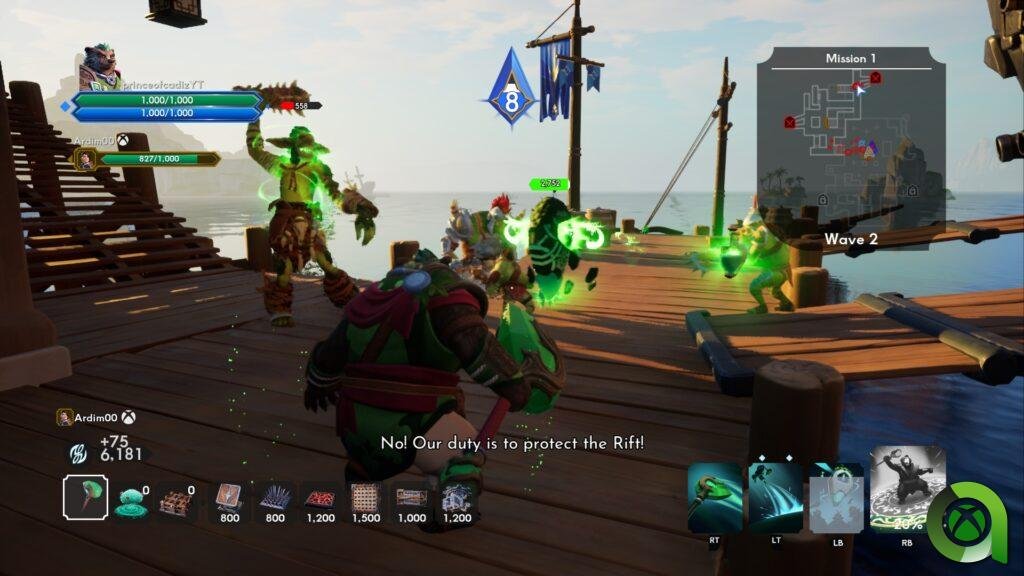Pick the lightning floor tile trap costing 800
The width and height of the screenshot is (1024, 576).
(x=229, y=497)
